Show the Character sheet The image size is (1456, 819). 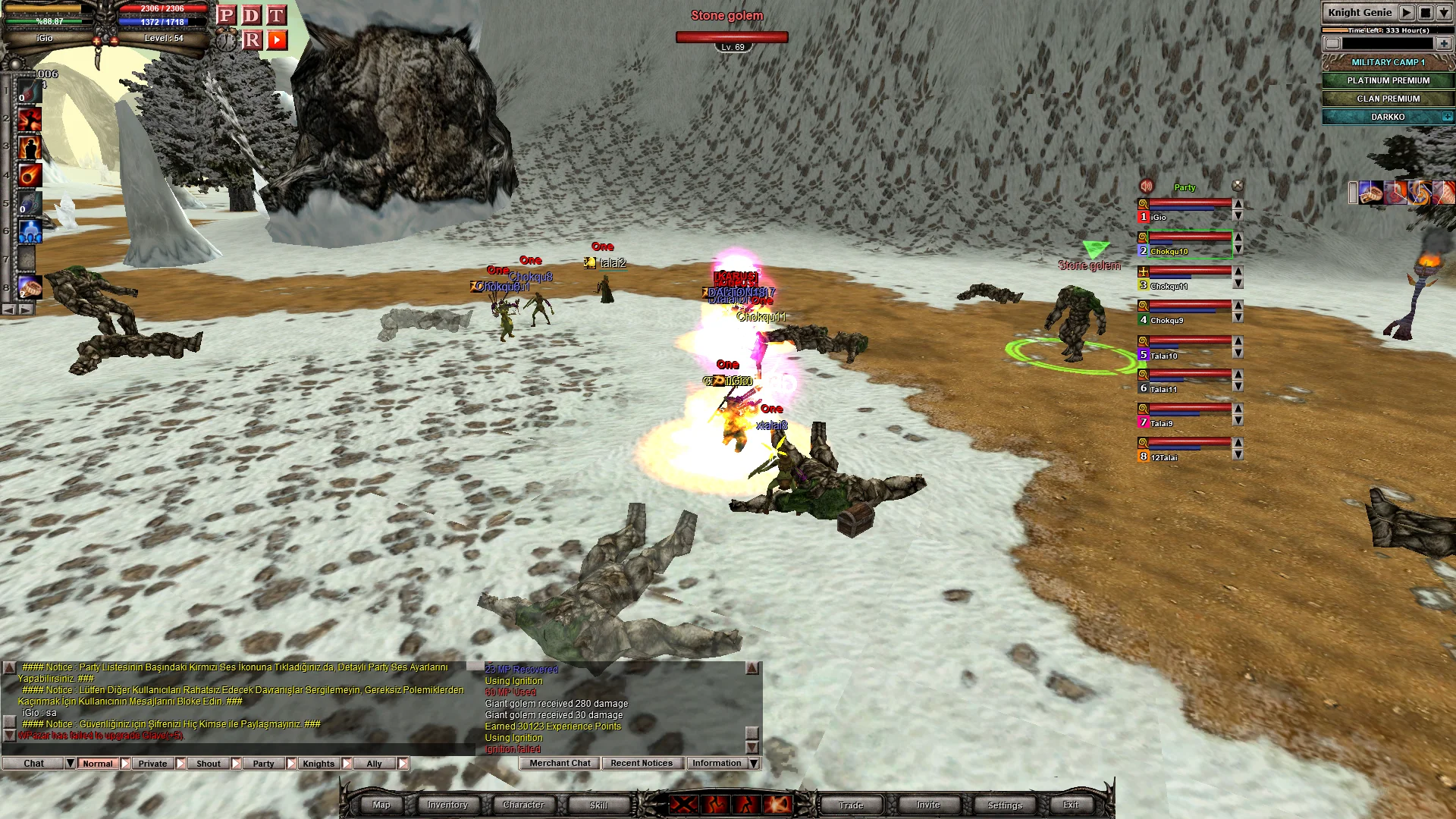523,805
